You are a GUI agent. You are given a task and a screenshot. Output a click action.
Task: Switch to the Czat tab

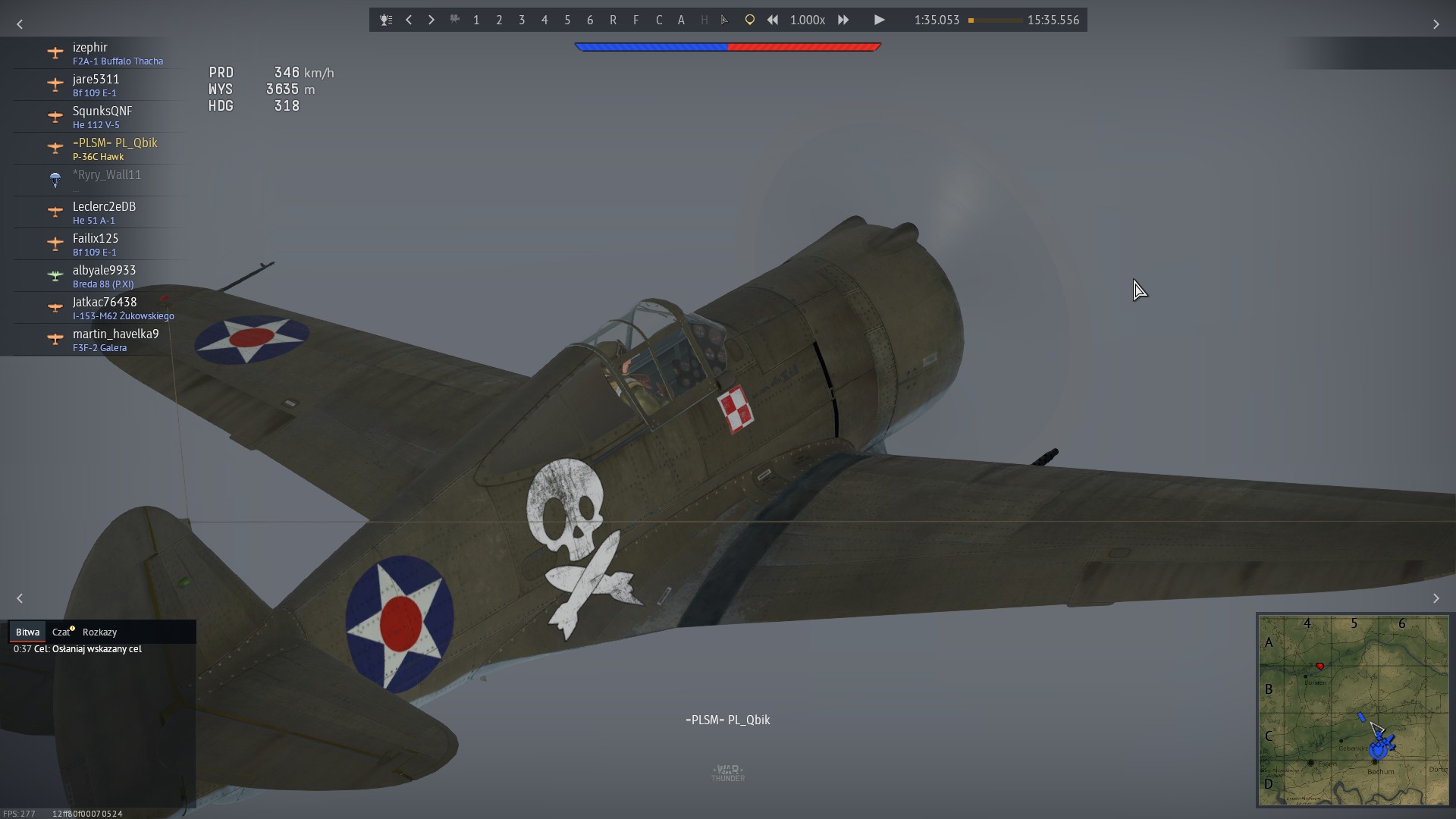click(x=61, y=632)
